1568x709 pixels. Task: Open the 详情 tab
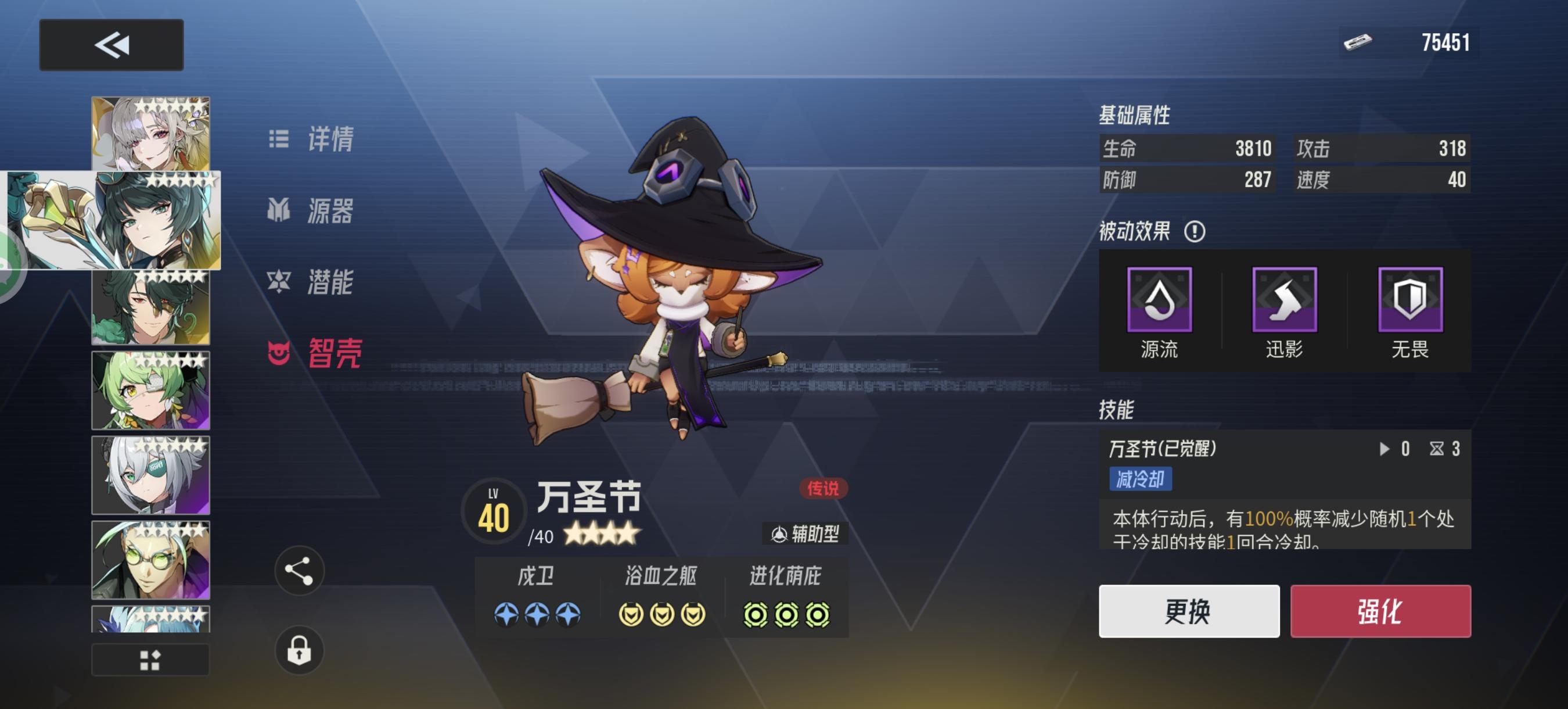coord(313,140)
